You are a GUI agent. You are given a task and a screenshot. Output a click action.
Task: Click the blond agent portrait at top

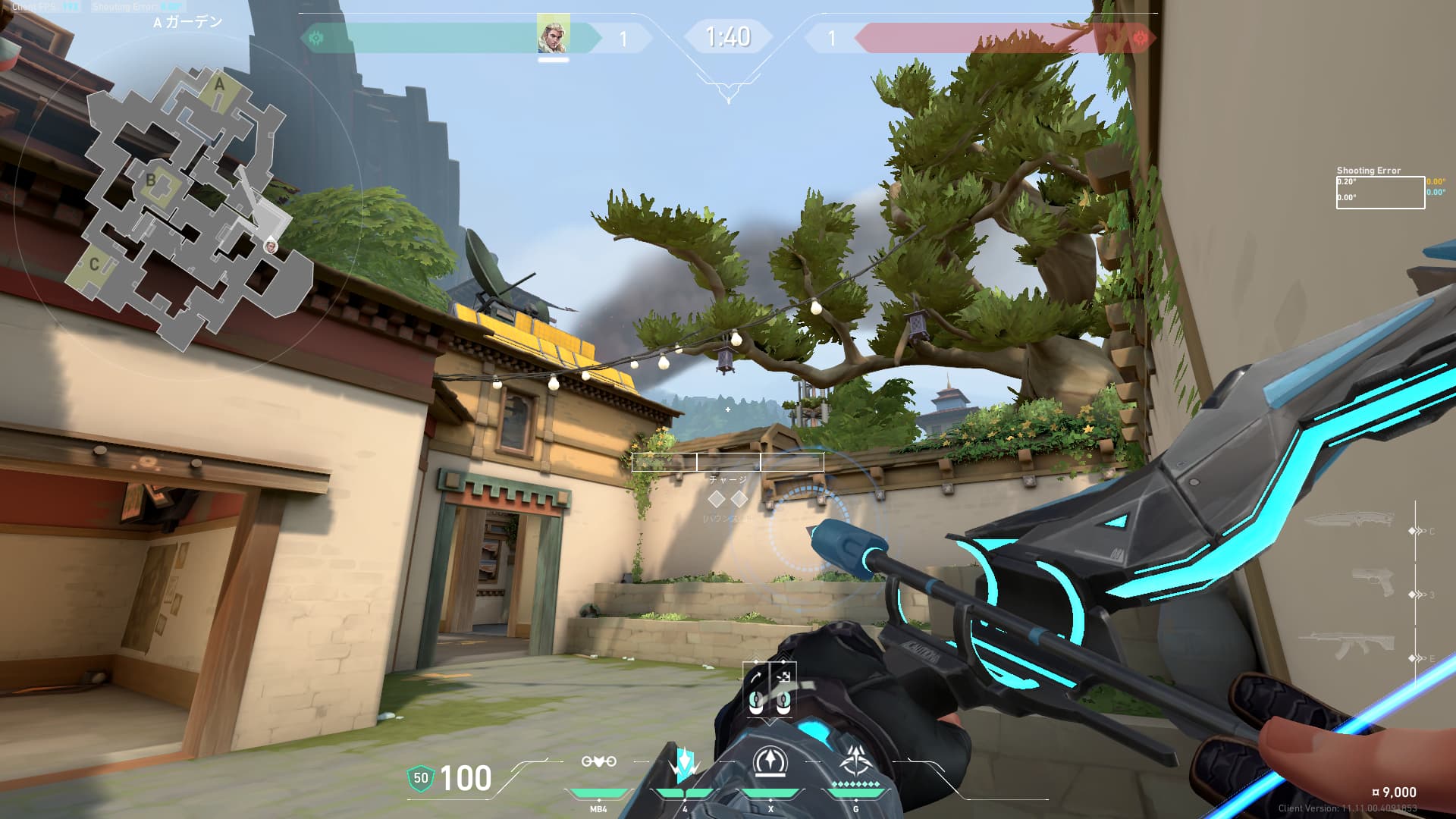tap(553, 35)
